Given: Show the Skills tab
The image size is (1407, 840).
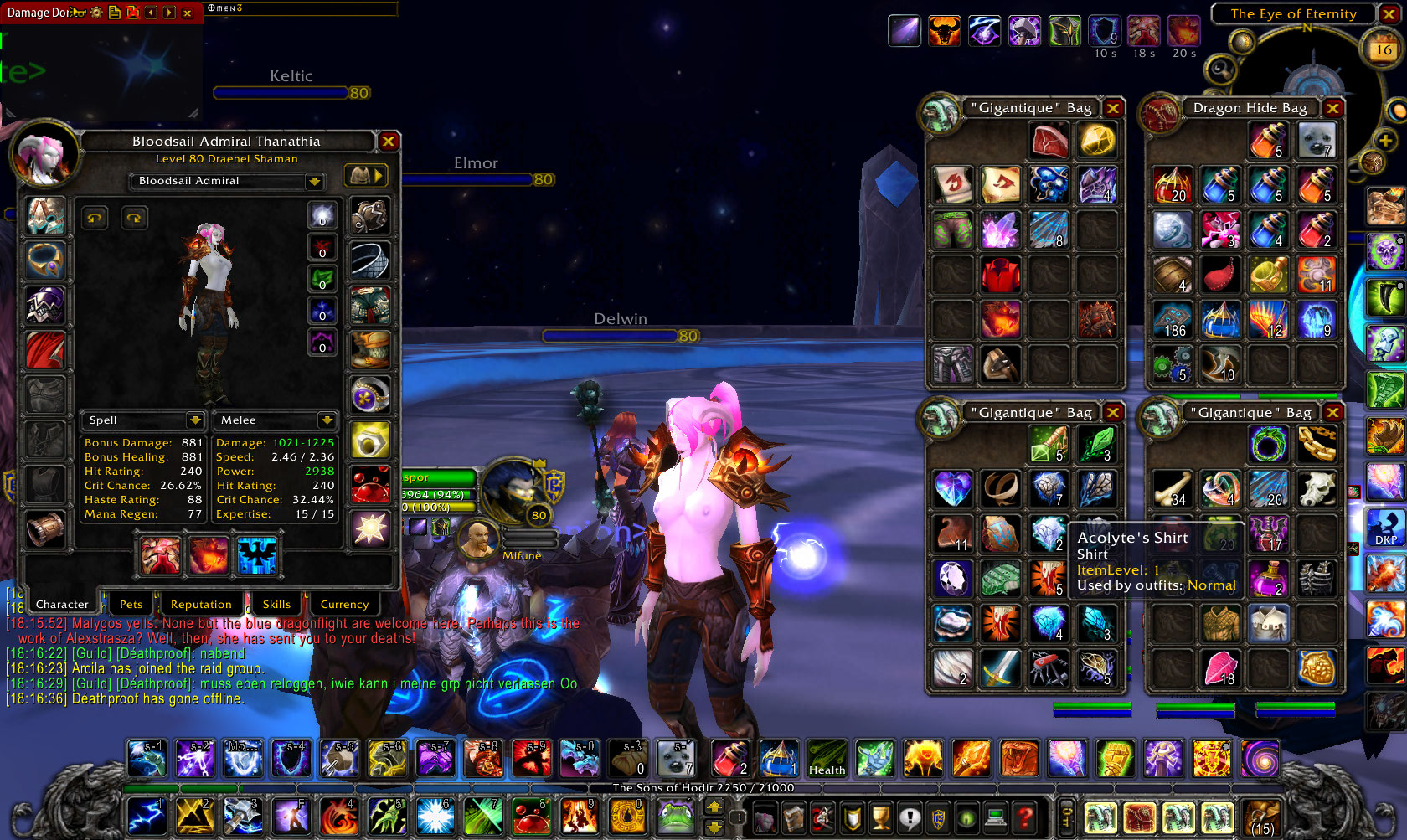Looking at the screenshot, I should [276, 604].
